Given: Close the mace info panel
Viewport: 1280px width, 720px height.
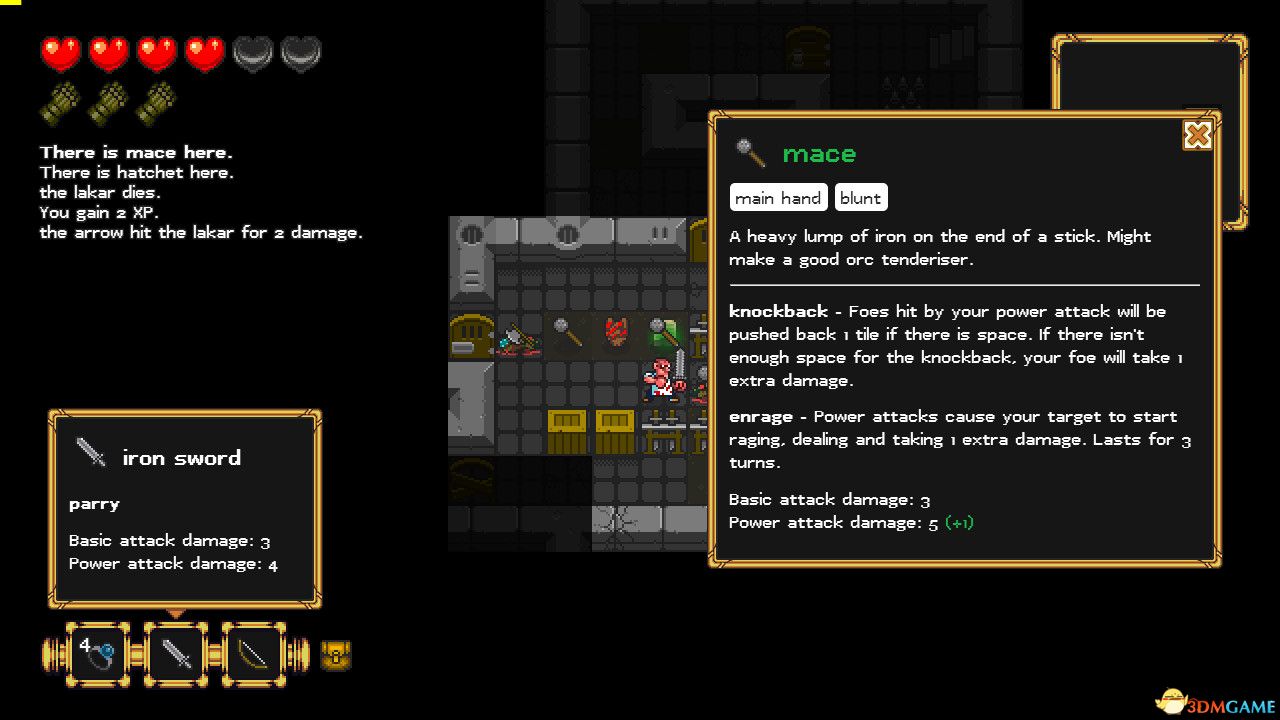Looking at the screenshot, I should point(1197,135).
